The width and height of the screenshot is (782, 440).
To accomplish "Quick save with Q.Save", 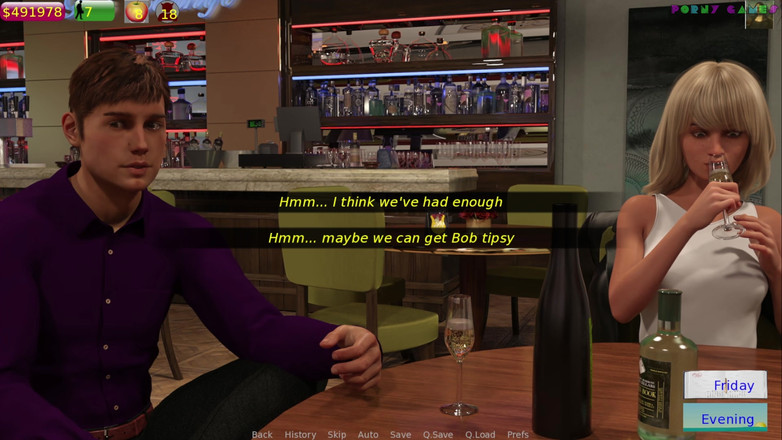I will point(437,434).
